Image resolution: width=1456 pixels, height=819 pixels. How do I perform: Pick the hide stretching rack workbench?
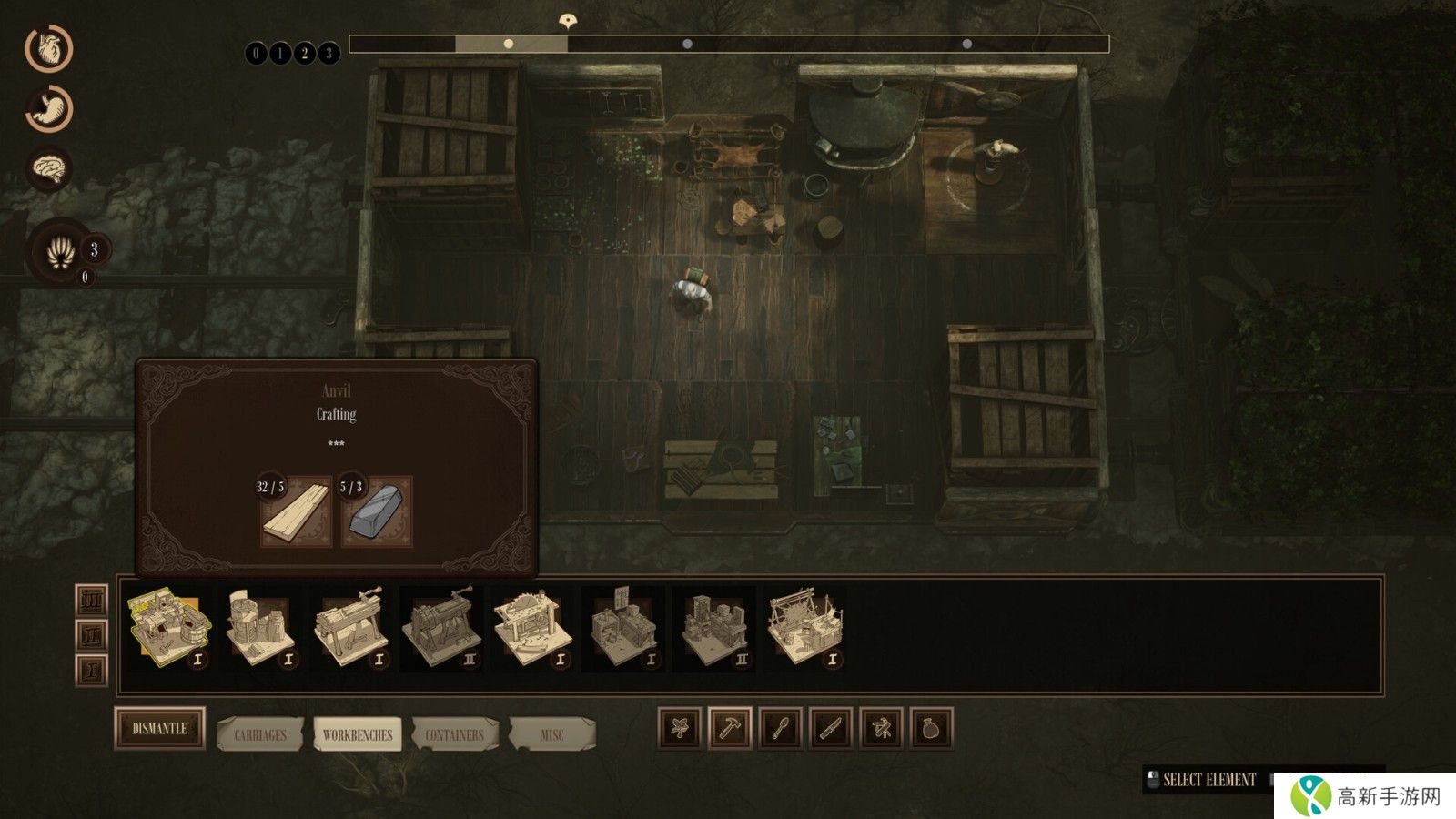click(x=805, y=629)
